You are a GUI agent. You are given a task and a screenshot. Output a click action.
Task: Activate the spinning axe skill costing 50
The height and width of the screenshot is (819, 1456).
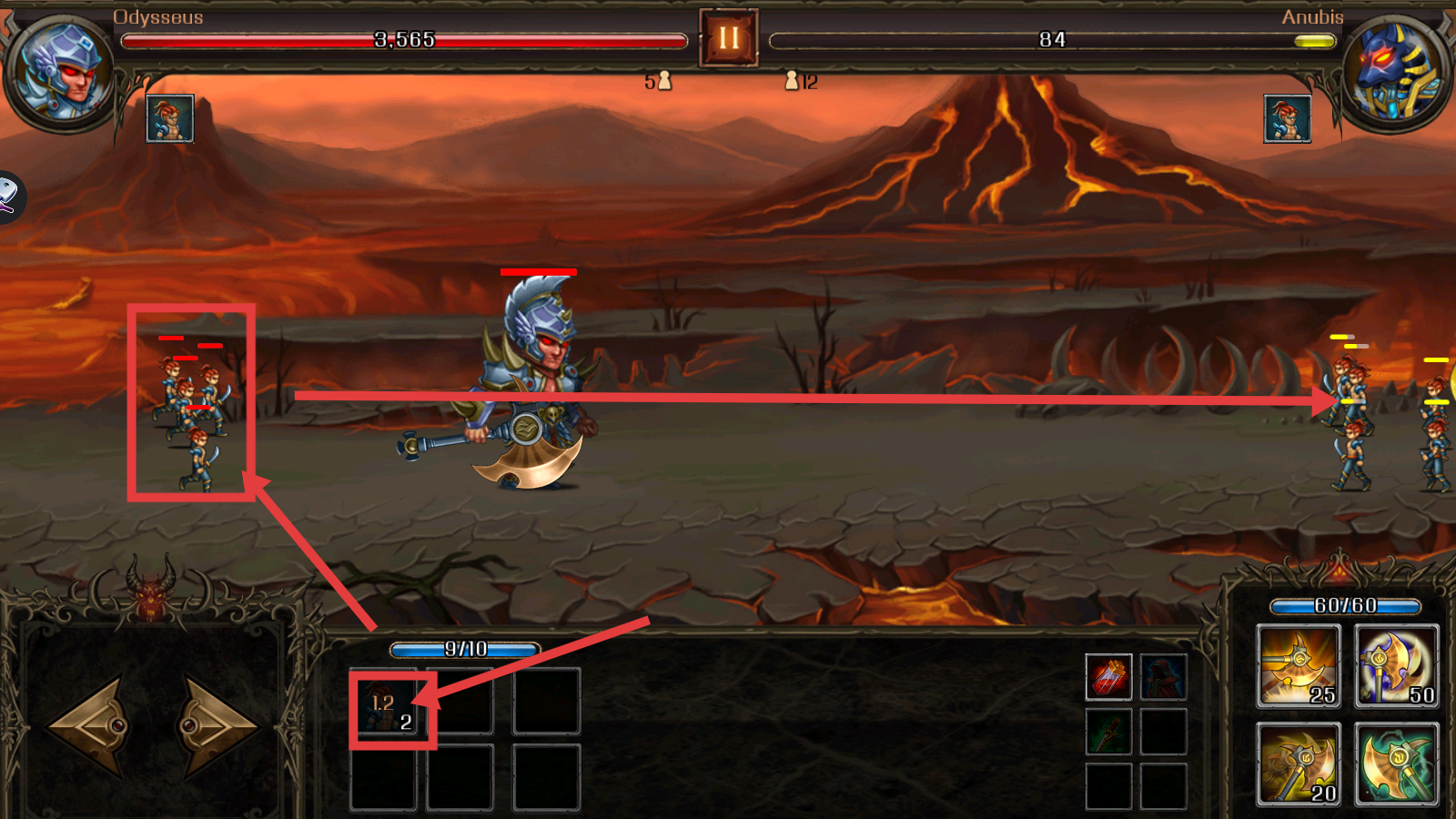click(x=1397, y=666)
